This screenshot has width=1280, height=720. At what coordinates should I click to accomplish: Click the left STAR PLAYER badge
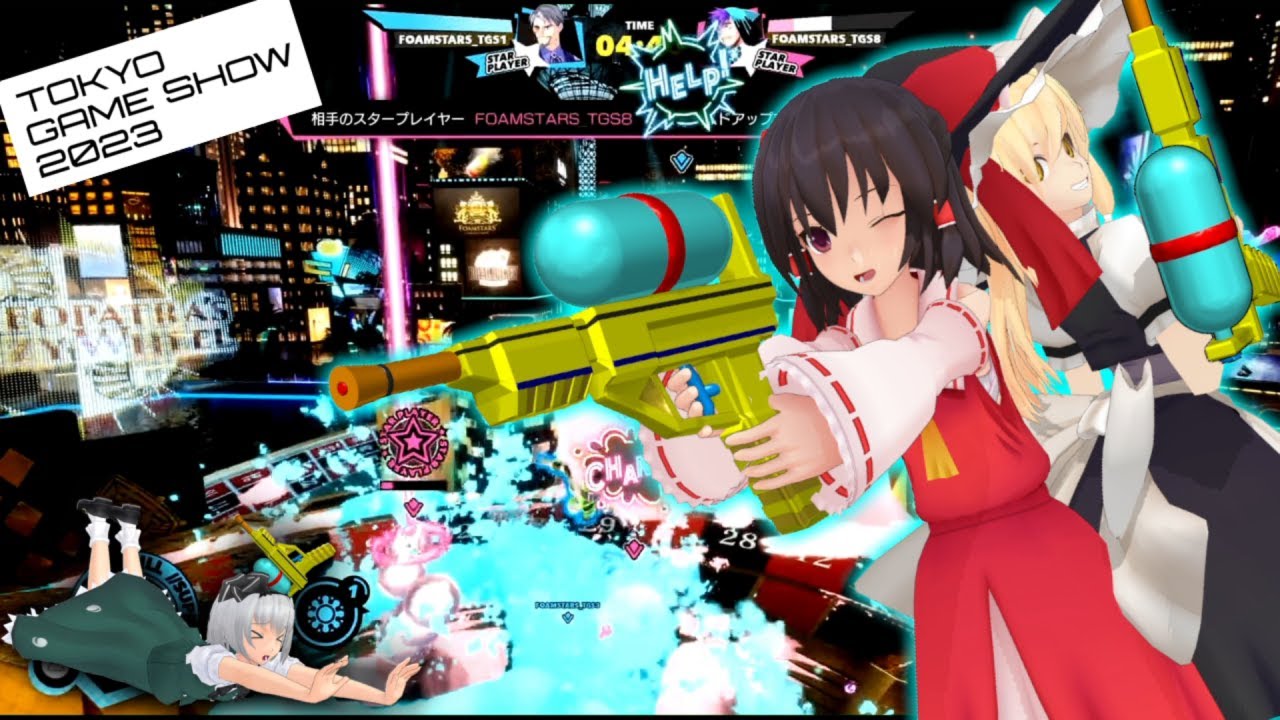click(x=508, y=62)
